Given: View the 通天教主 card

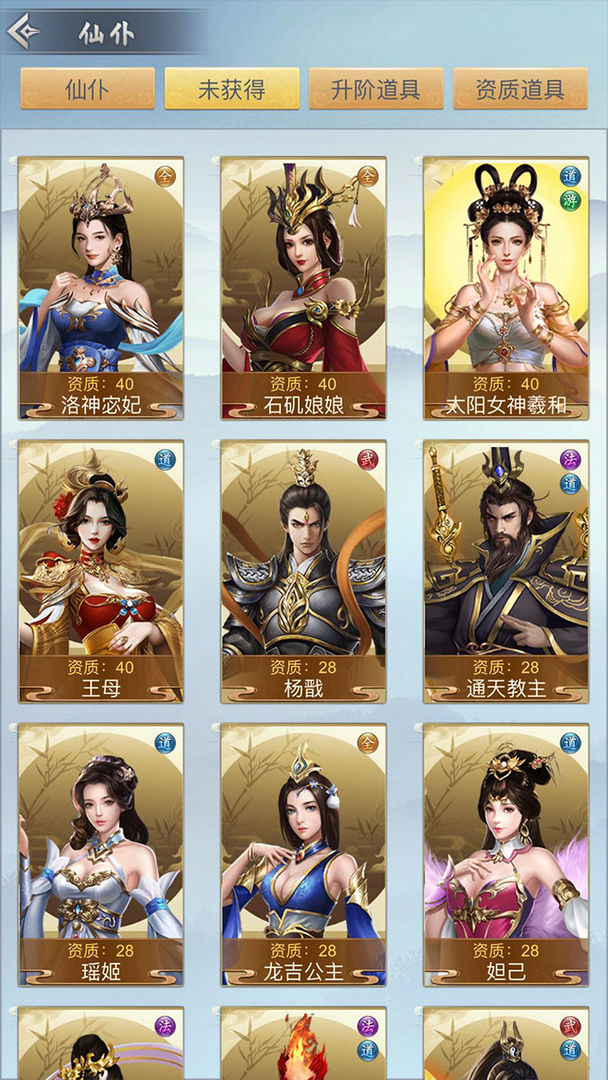Looking at the screenshot, I should 506,571.
